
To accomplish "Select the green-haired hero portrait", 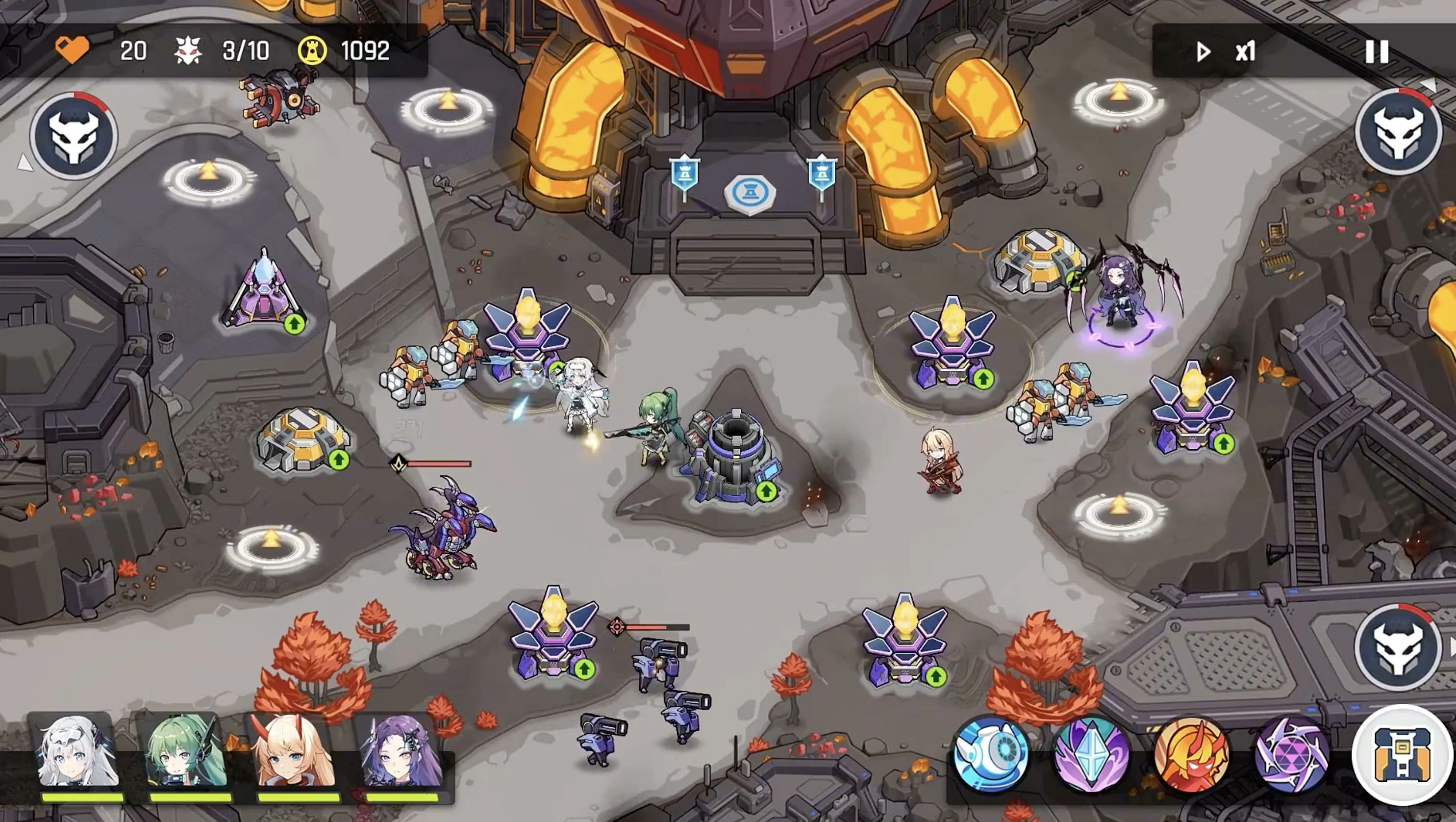I will tap(186, 753).
